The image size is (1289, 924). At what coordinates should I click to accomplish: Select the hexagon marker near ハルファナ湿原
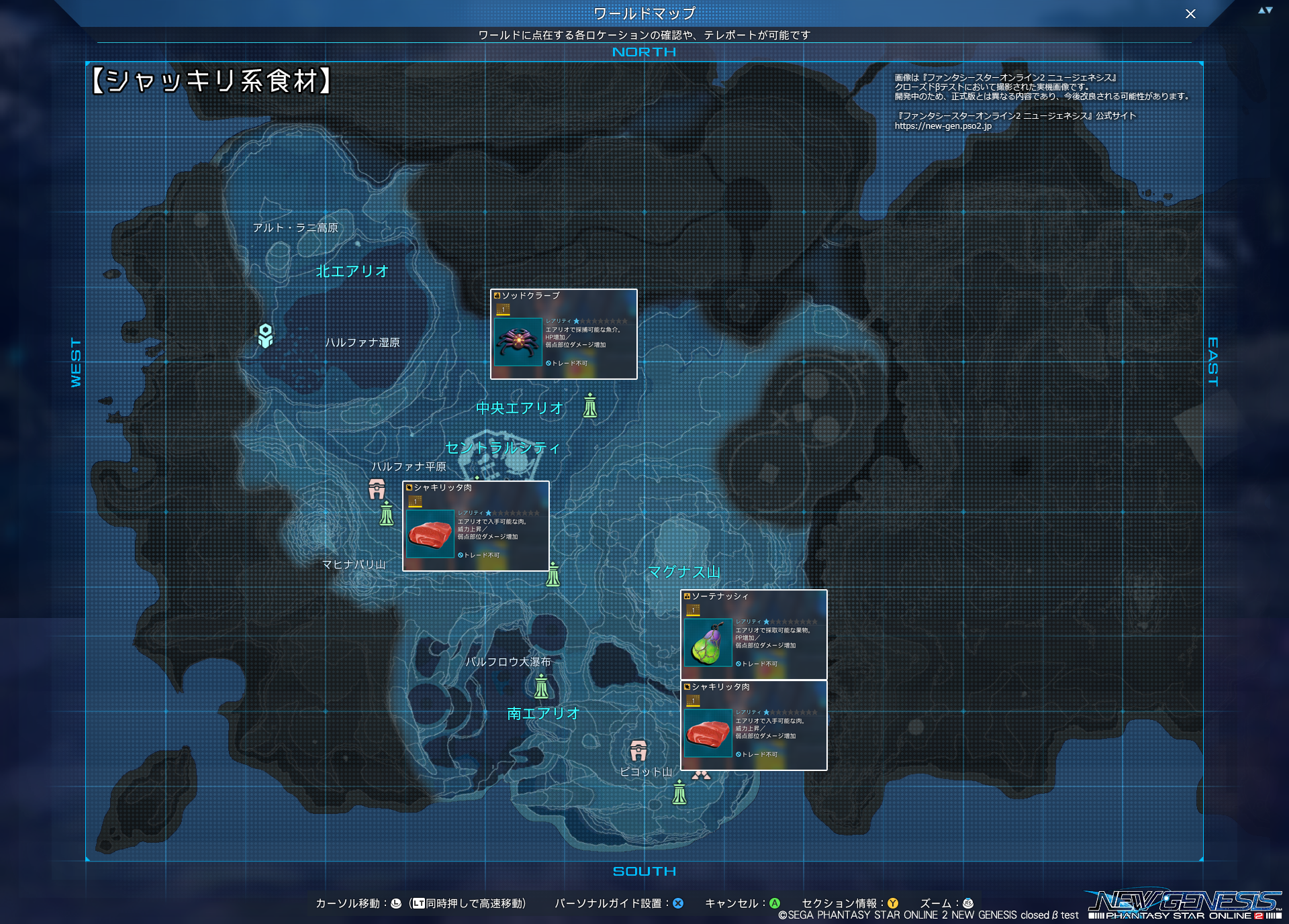tap(266, 336)
